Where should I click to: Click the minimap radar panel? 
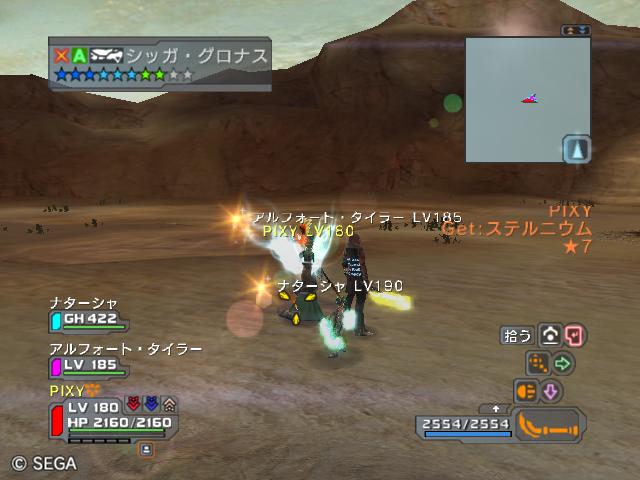pos(527,99)
